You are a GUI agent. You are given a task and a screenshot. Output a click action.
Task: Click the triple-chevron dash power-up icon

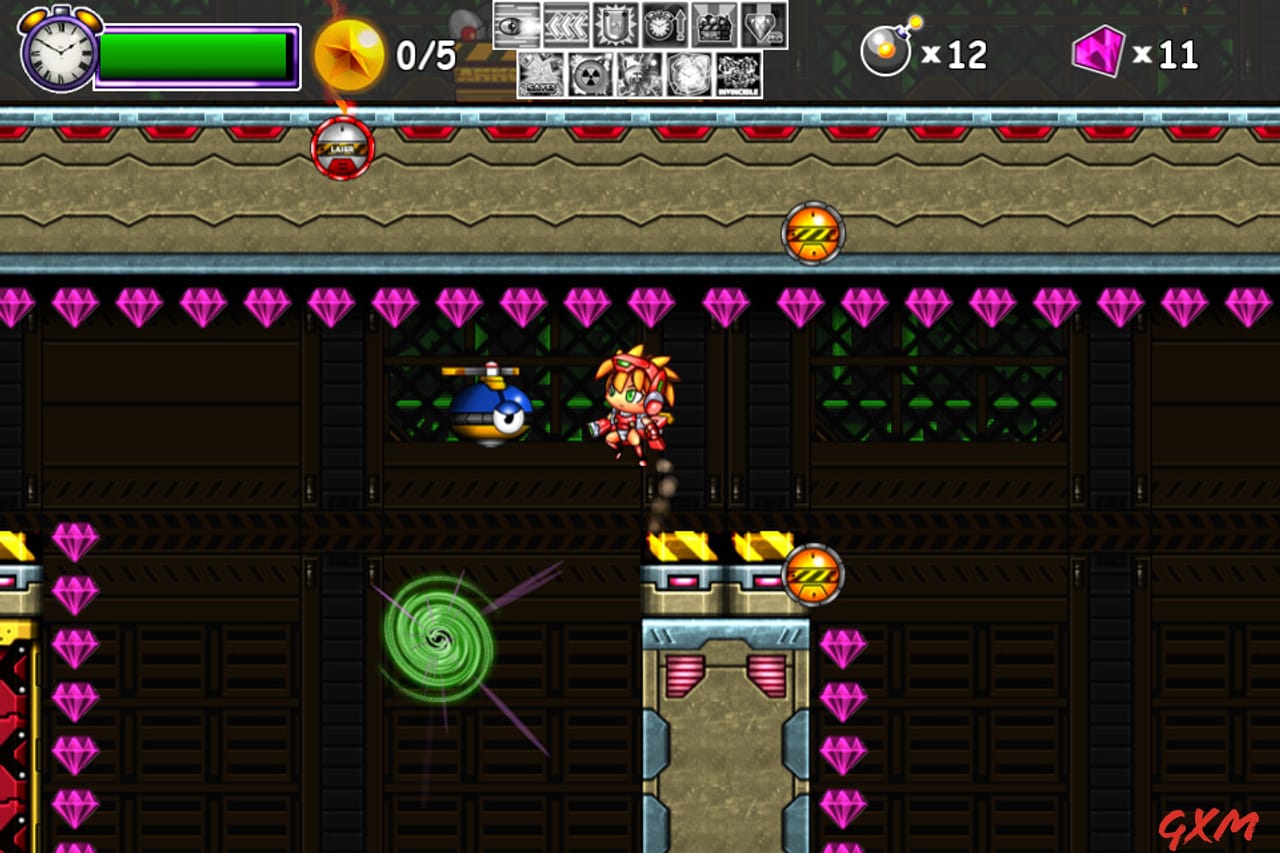point(565,25)
